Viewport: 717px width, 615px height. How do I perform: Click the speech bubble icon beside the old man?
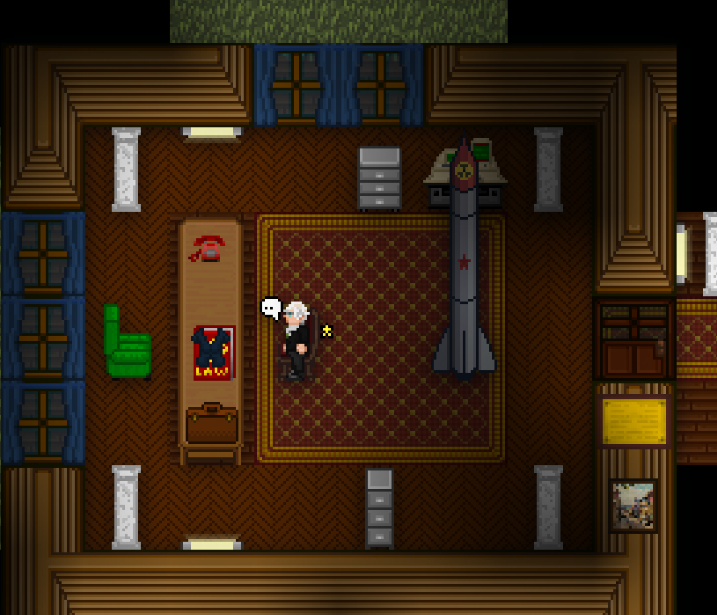click(270, 308)
